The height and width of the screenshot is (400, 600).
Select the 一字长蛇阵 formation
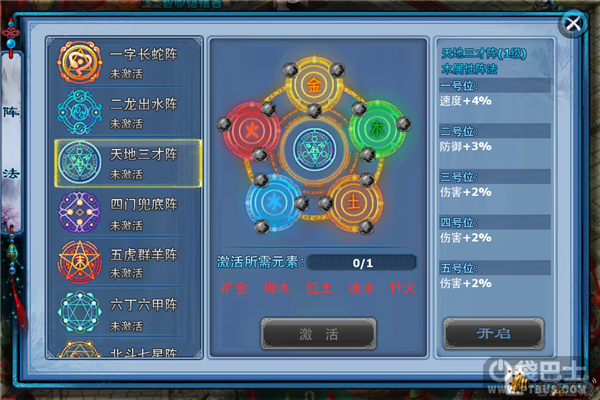(x=128, y=65)
